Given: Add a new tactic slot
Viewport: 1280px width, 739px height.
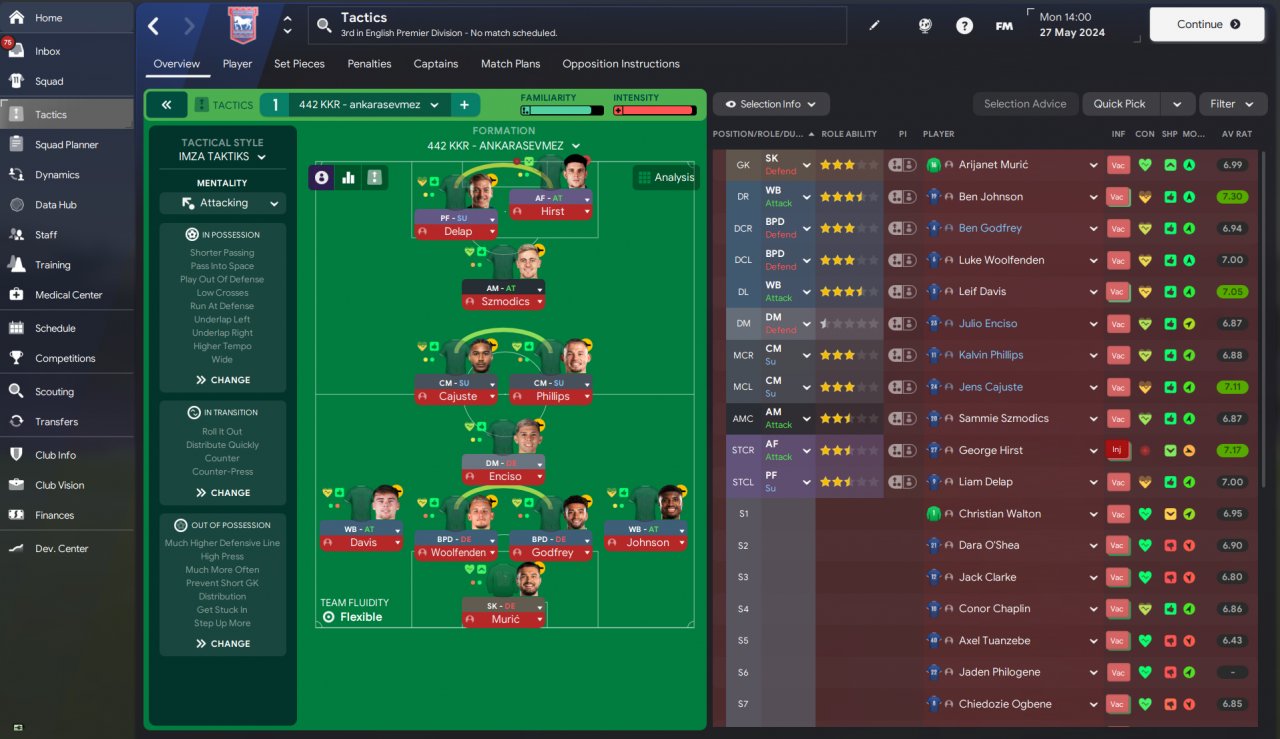Looking at the screenshot, I should pyautogui.click(x=464, y=105).
